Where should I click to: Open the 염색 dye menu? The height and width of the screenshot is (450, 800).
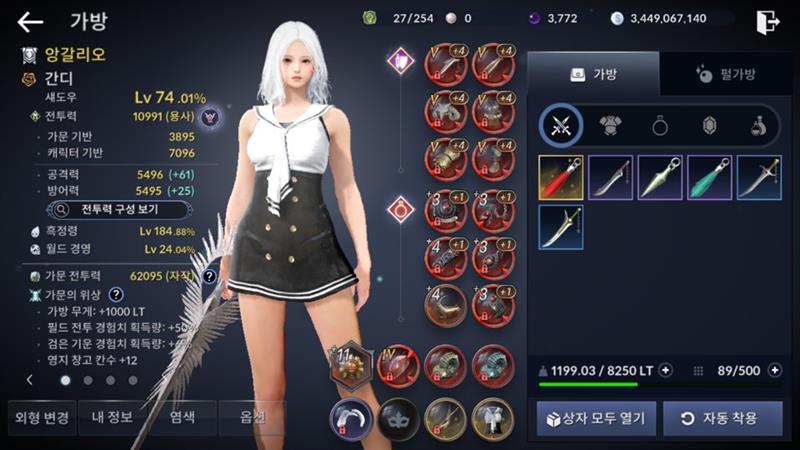pos(182,417)
